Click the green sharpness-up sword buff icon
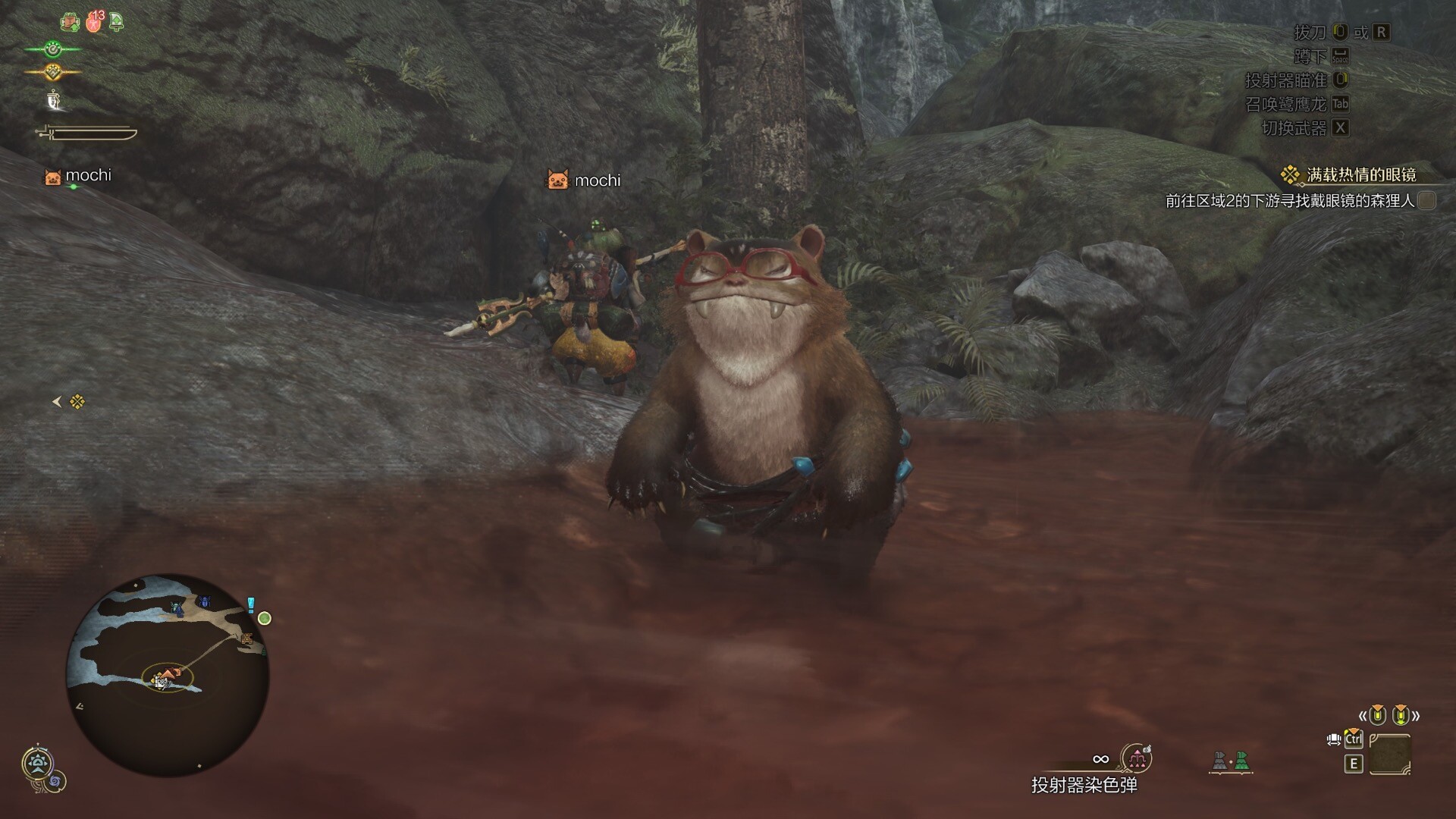The width and height of the screenshot is (1456, 819). point(116,21)
